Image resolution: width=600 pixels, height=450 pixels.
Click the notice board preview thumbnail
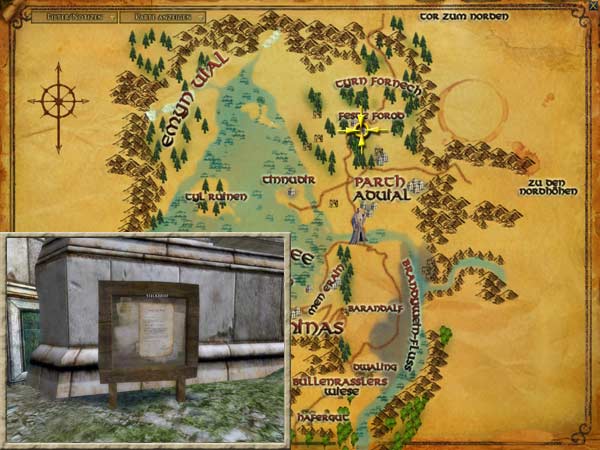tap(147, 338)
